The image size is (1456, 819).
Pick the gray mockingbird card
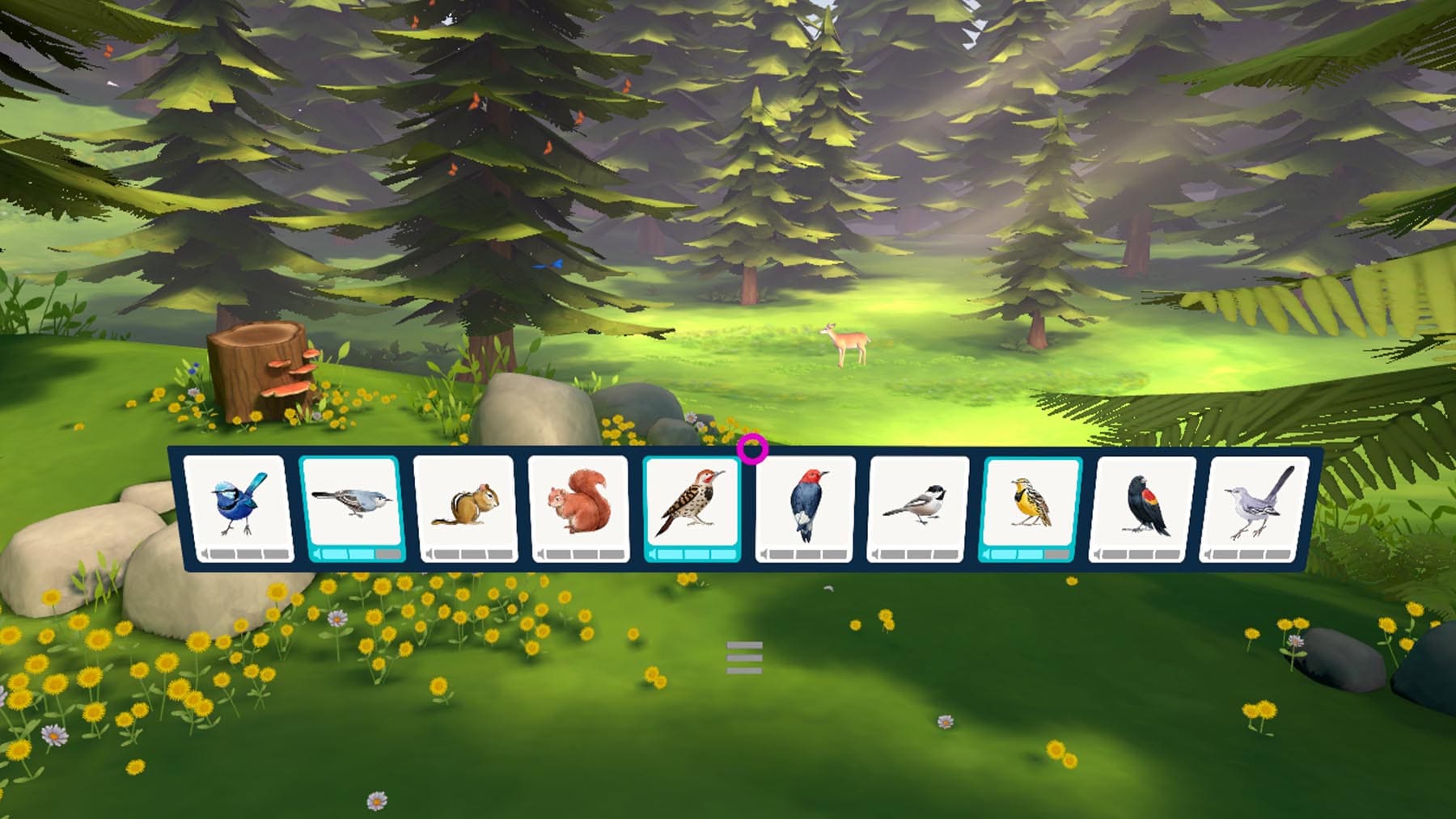(1255, 509)
